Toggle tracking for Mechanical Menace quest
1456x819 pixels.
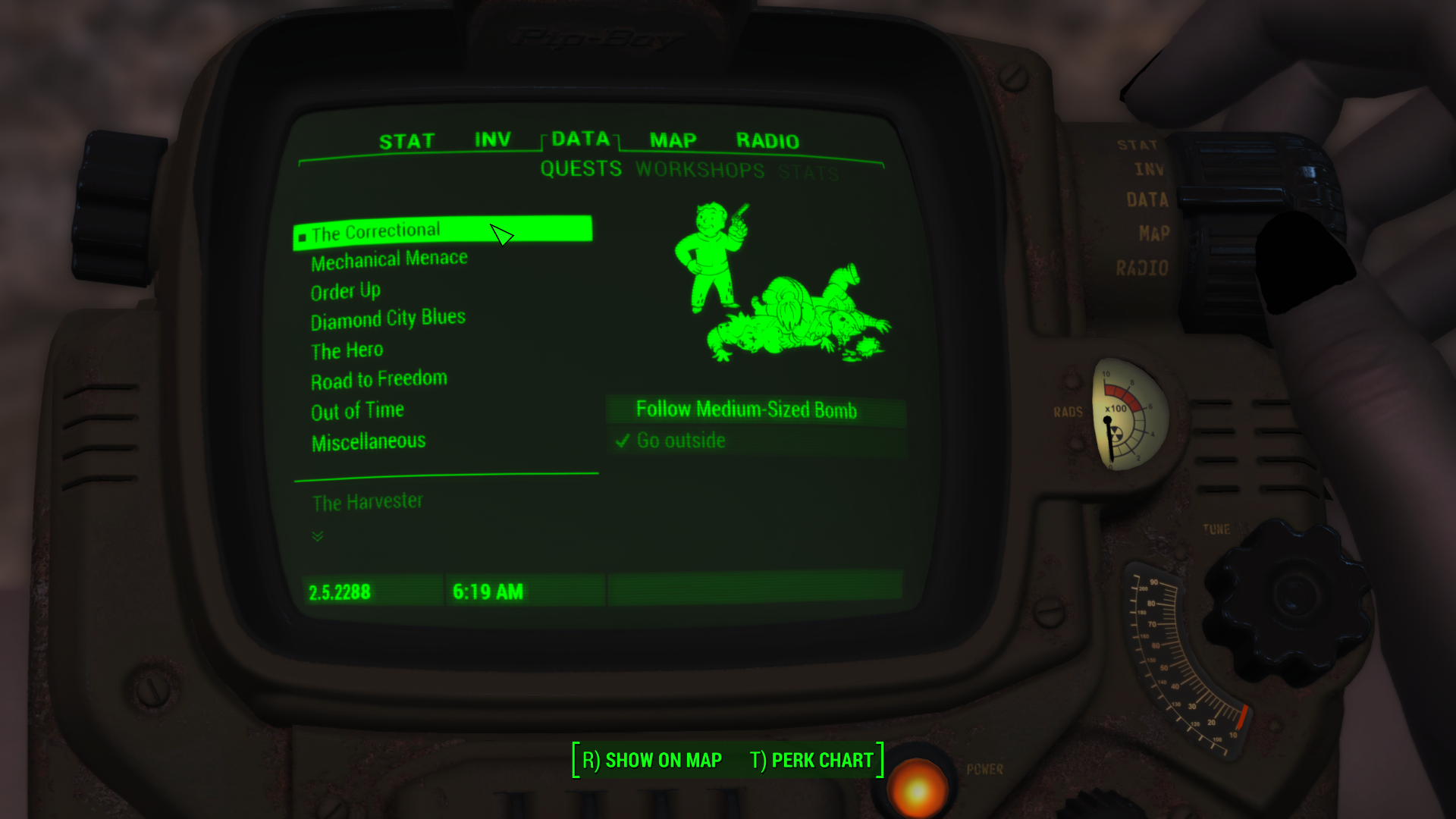(x=388, y=258)
